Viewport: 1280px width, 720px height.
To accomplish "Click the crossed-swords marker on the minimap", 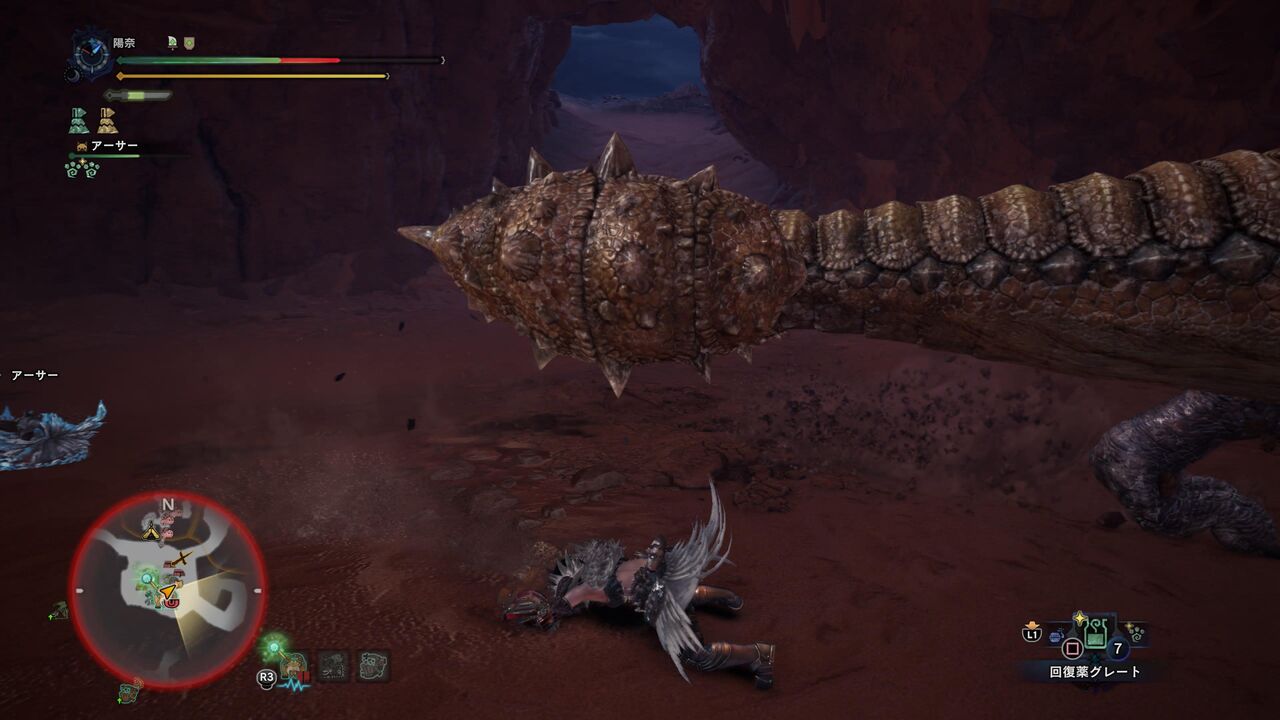I will pos(181,558).
